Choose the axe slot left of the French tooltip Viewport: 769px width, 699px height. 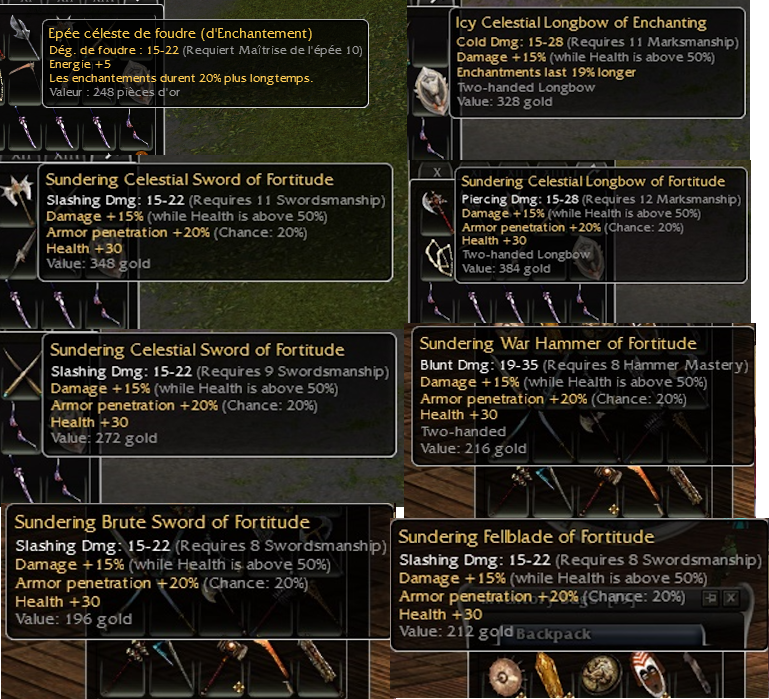coord(20,31)
